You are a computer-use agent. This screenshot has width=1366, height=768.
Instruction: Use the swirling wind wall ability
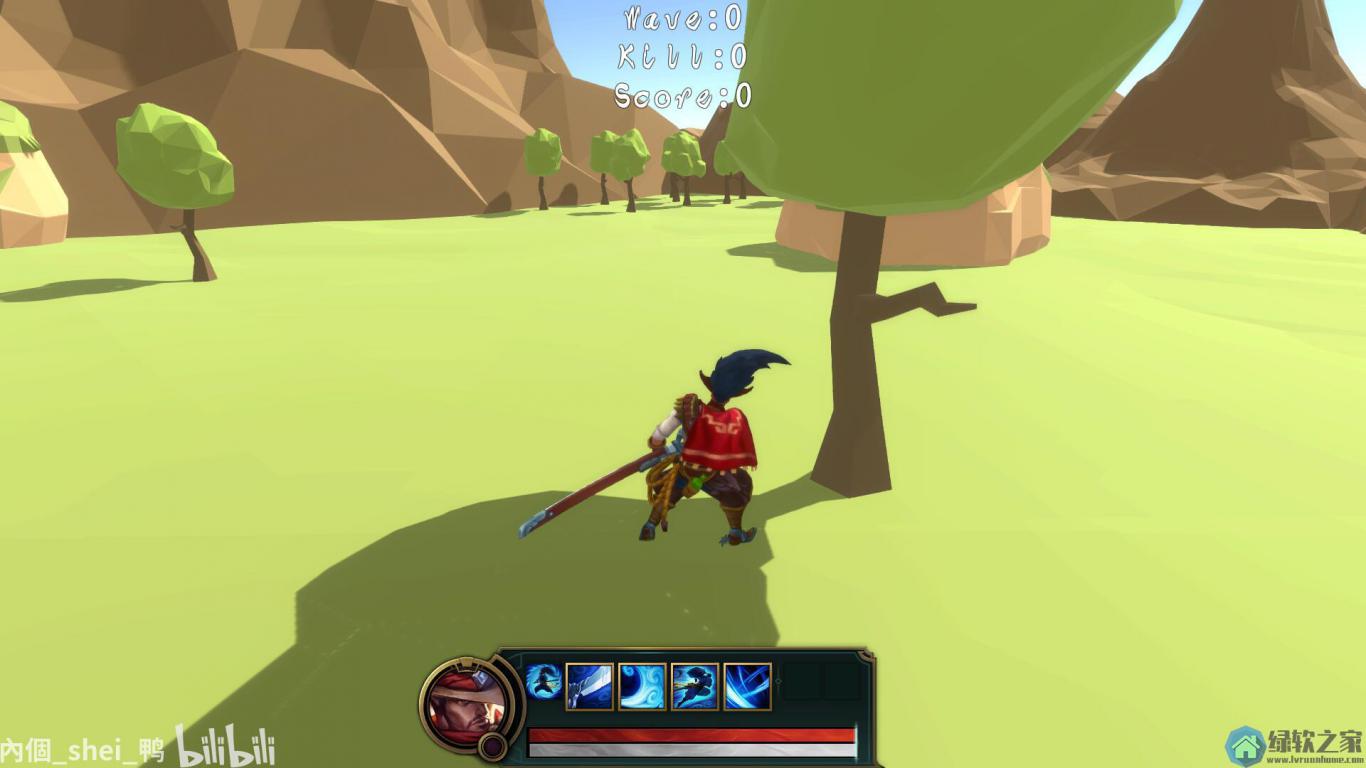click(x=642, y=687)
